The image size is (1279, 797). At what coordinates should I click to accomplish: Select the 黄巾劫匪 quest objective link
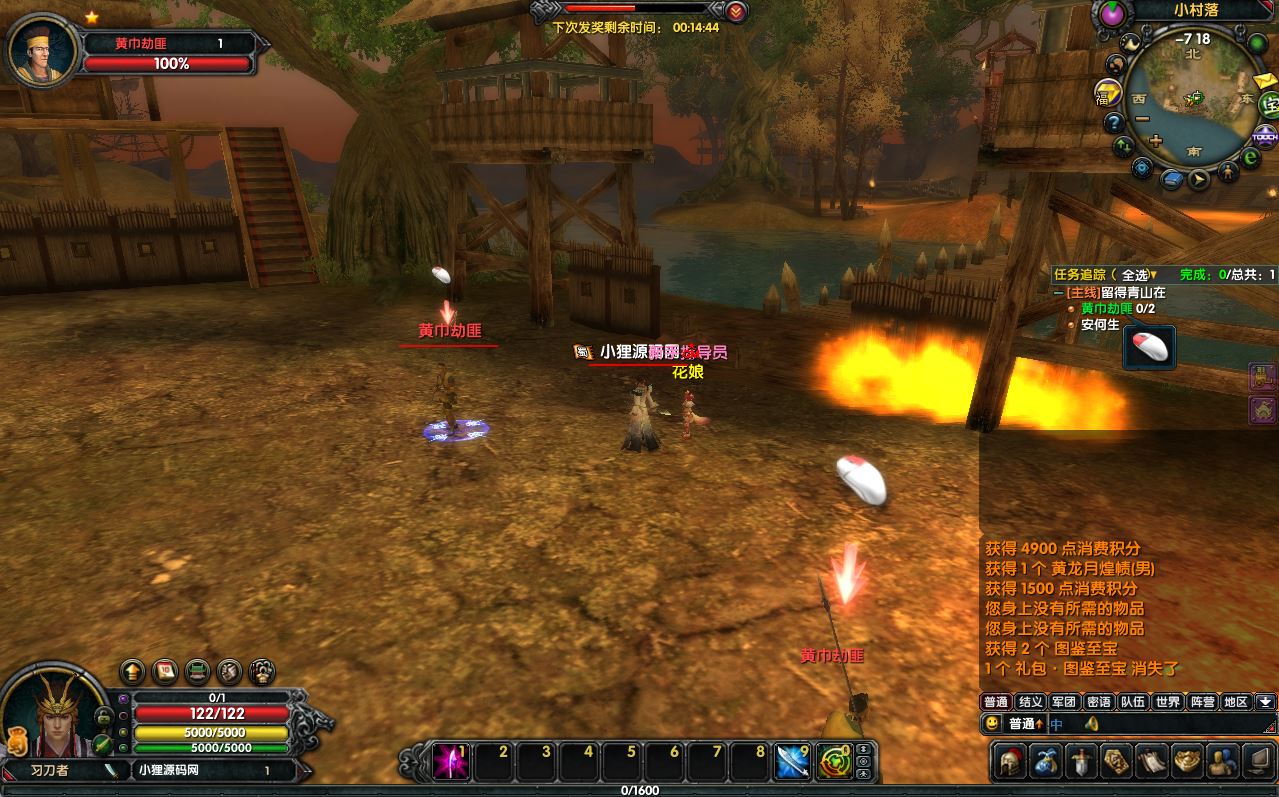(x=1107, y=309)
